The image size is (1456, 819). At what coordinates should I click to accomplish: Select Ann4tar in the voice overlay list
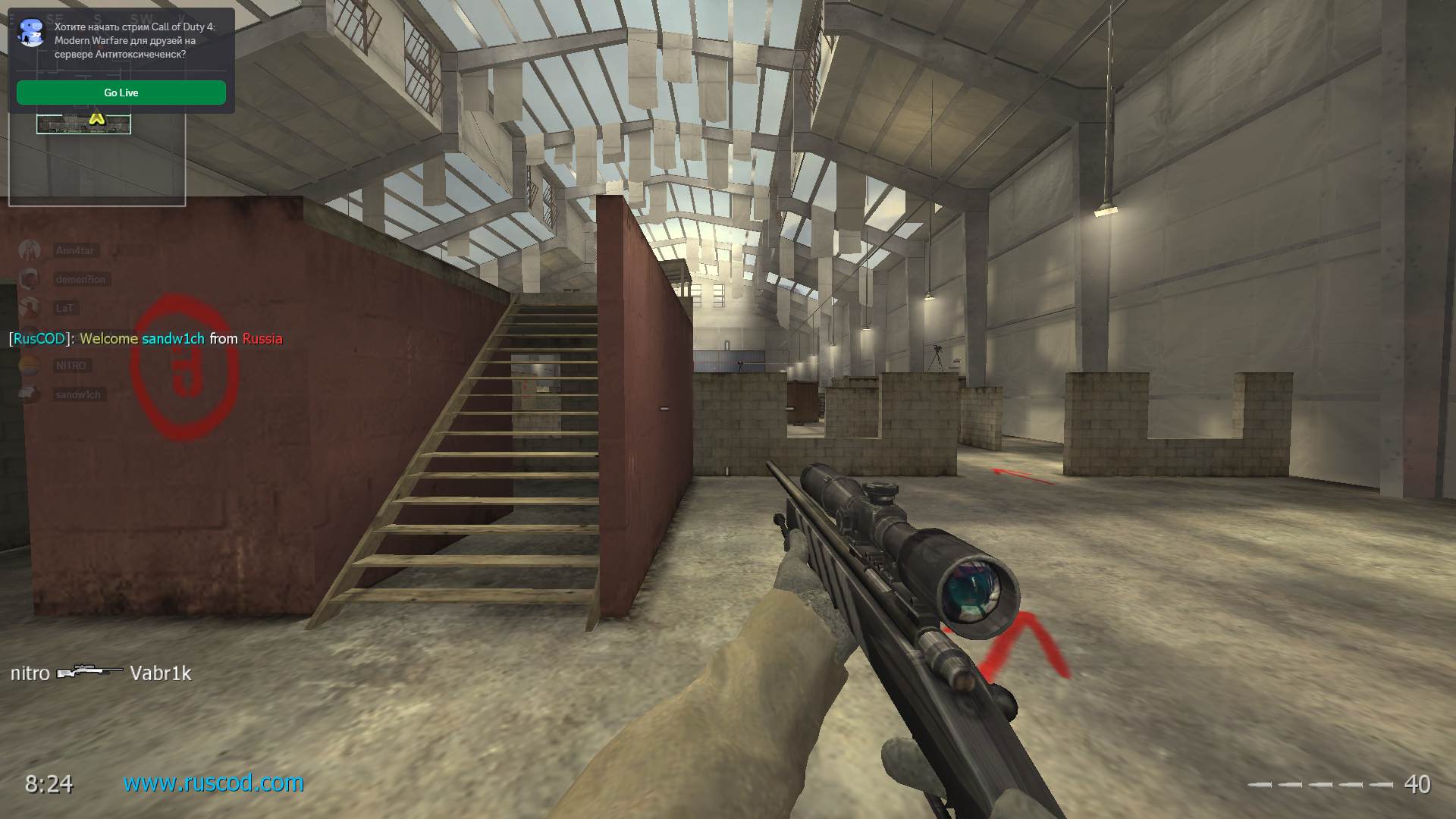click(74, 250)
